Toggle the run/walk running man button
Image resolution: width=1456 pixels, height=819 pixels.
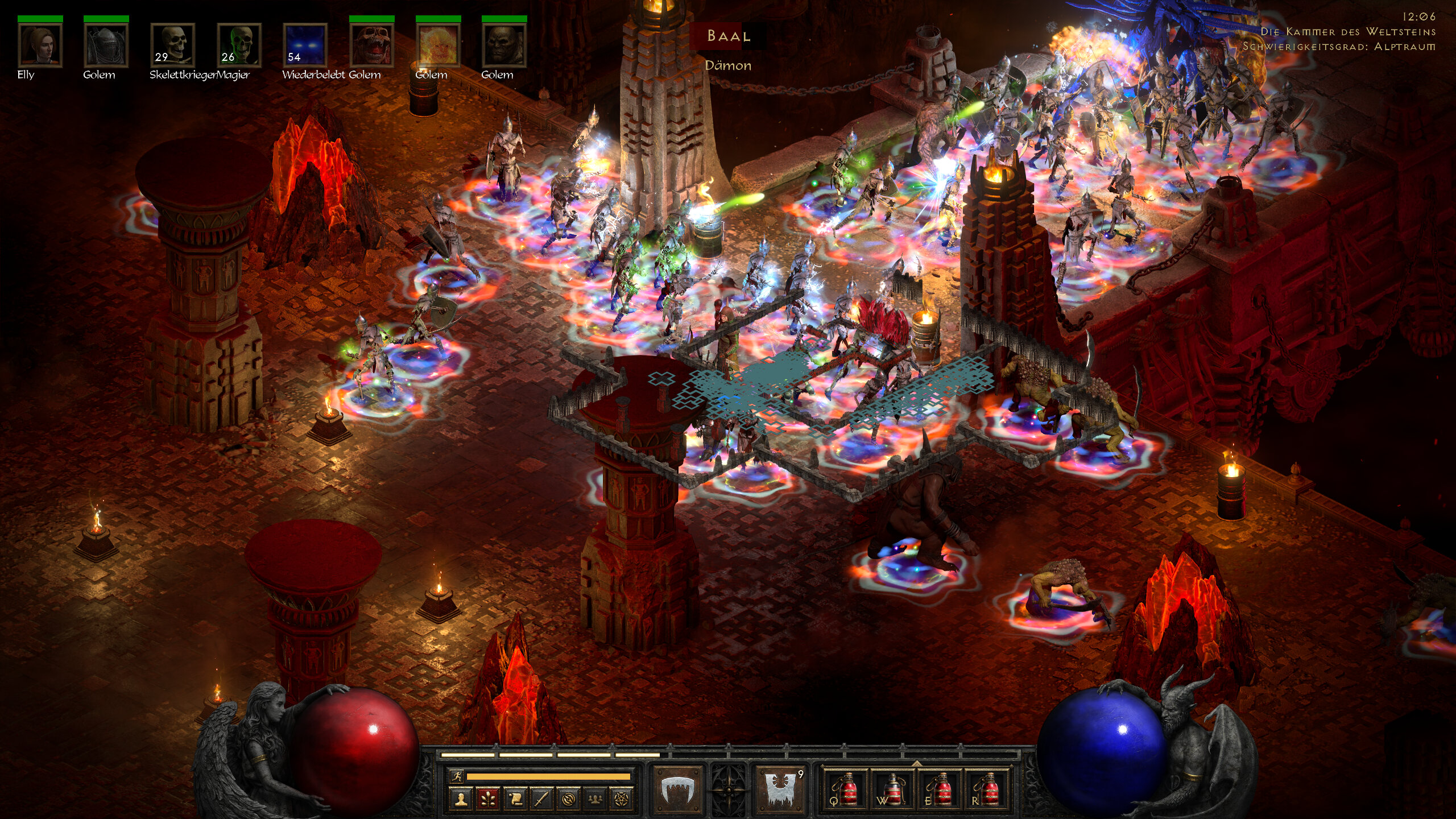point(457,776)
